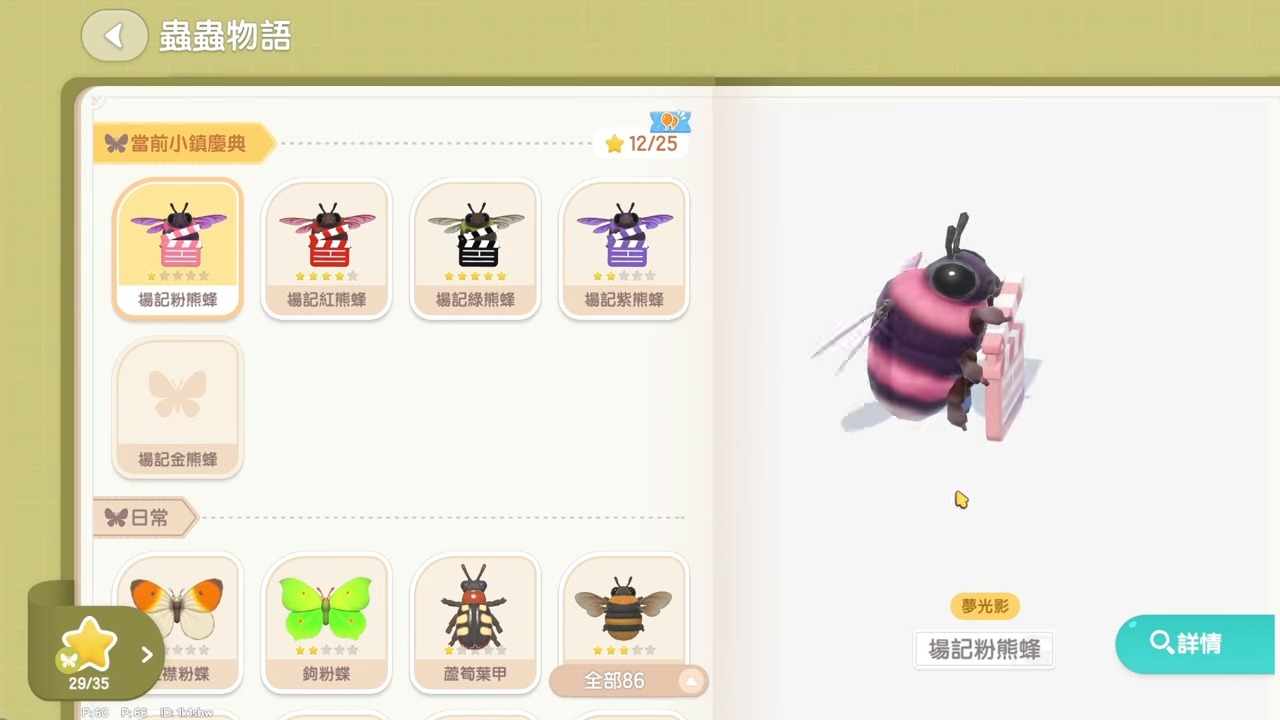The image size is (1280, 720).
Task: Select the locked 揚記金熊蜂 card
Action: (178, 407)
